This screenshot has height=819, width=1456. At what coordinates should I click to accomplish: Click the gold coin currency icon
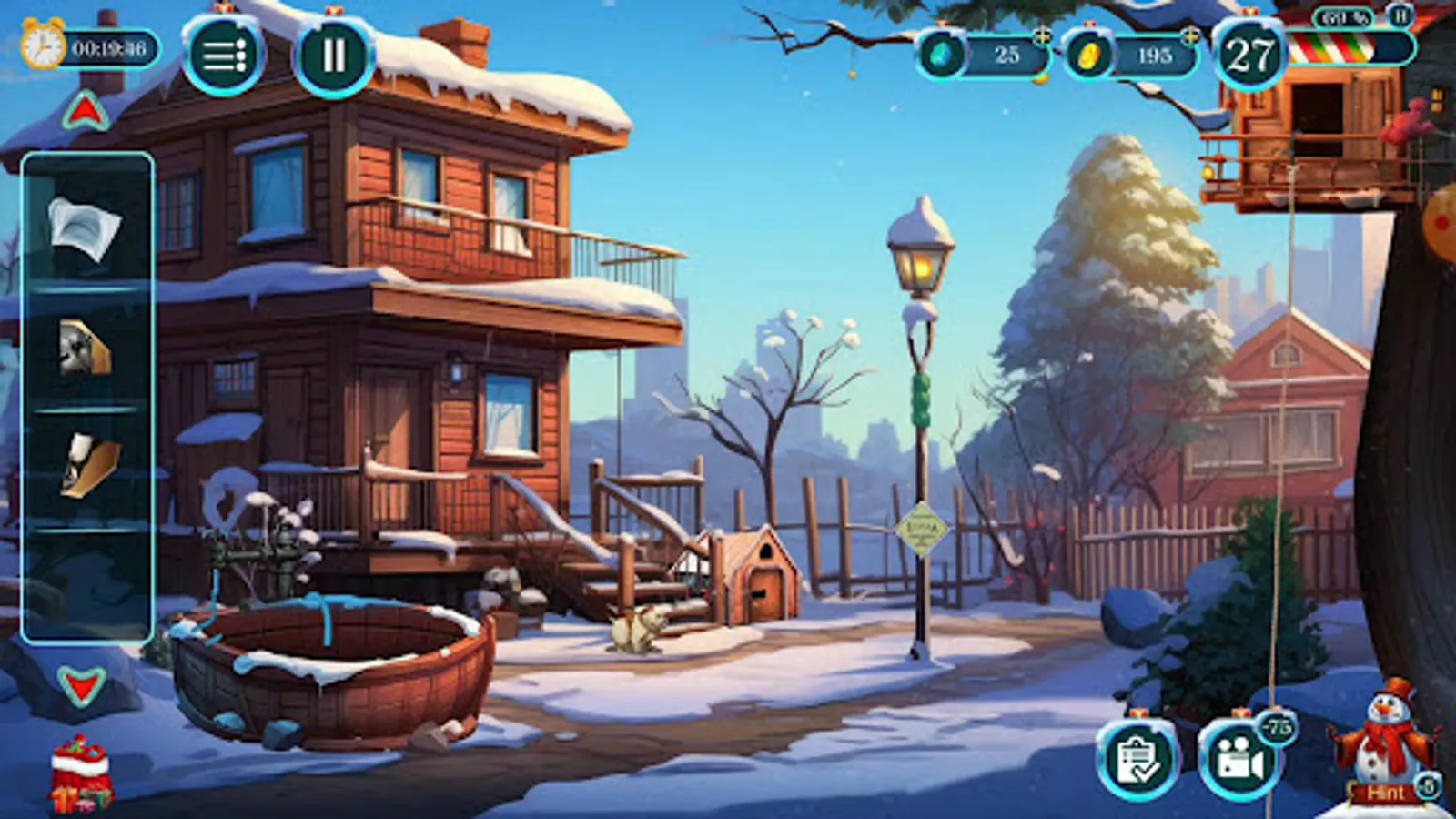click(1088, 55)
